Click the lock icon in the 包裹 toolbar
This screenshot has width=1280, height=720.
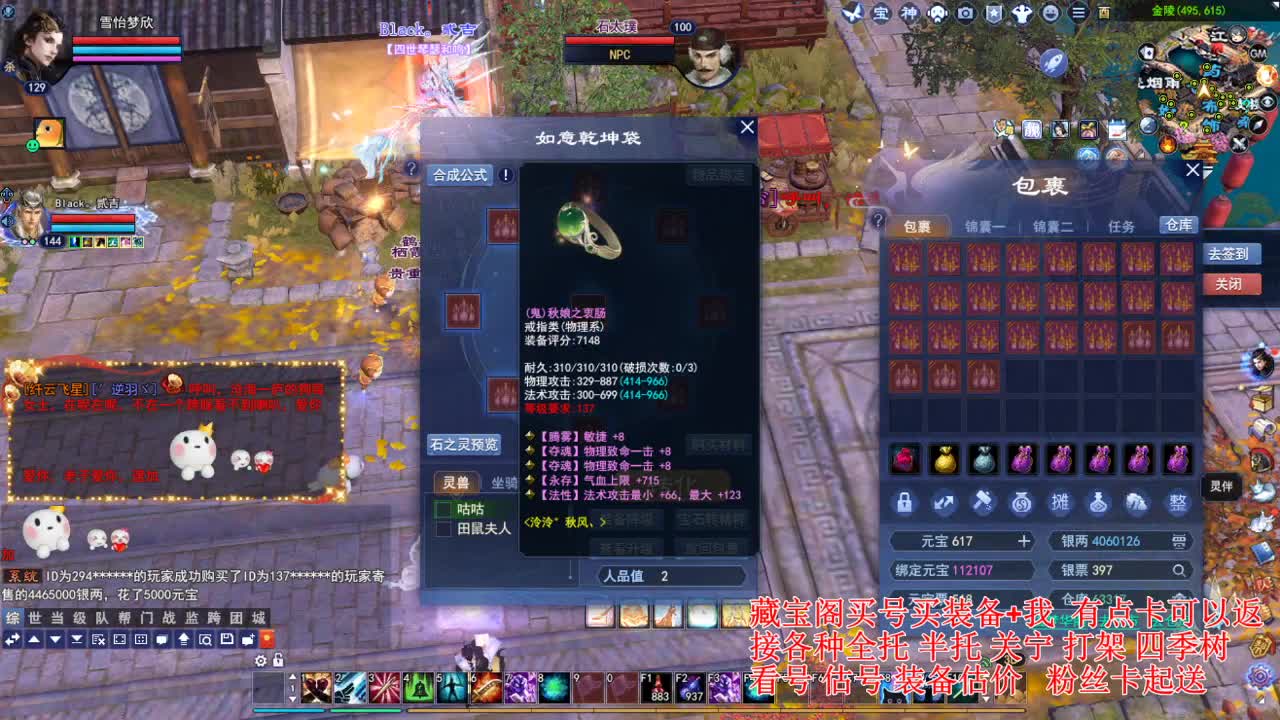tap(905, 503)
